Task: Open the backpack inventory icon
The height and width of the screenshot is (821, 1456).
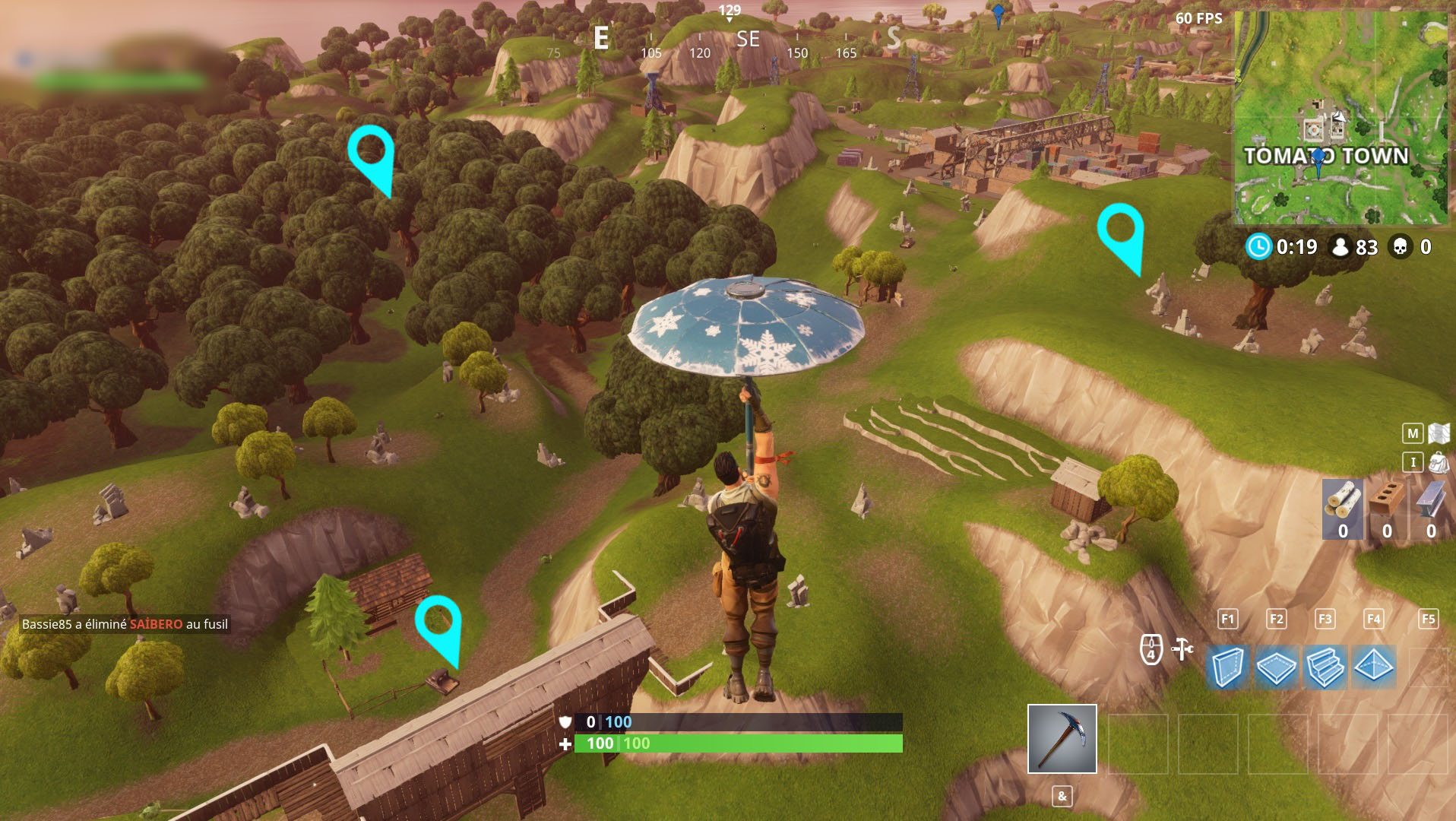Action: pyautogui.click(x=1439, y=462)
